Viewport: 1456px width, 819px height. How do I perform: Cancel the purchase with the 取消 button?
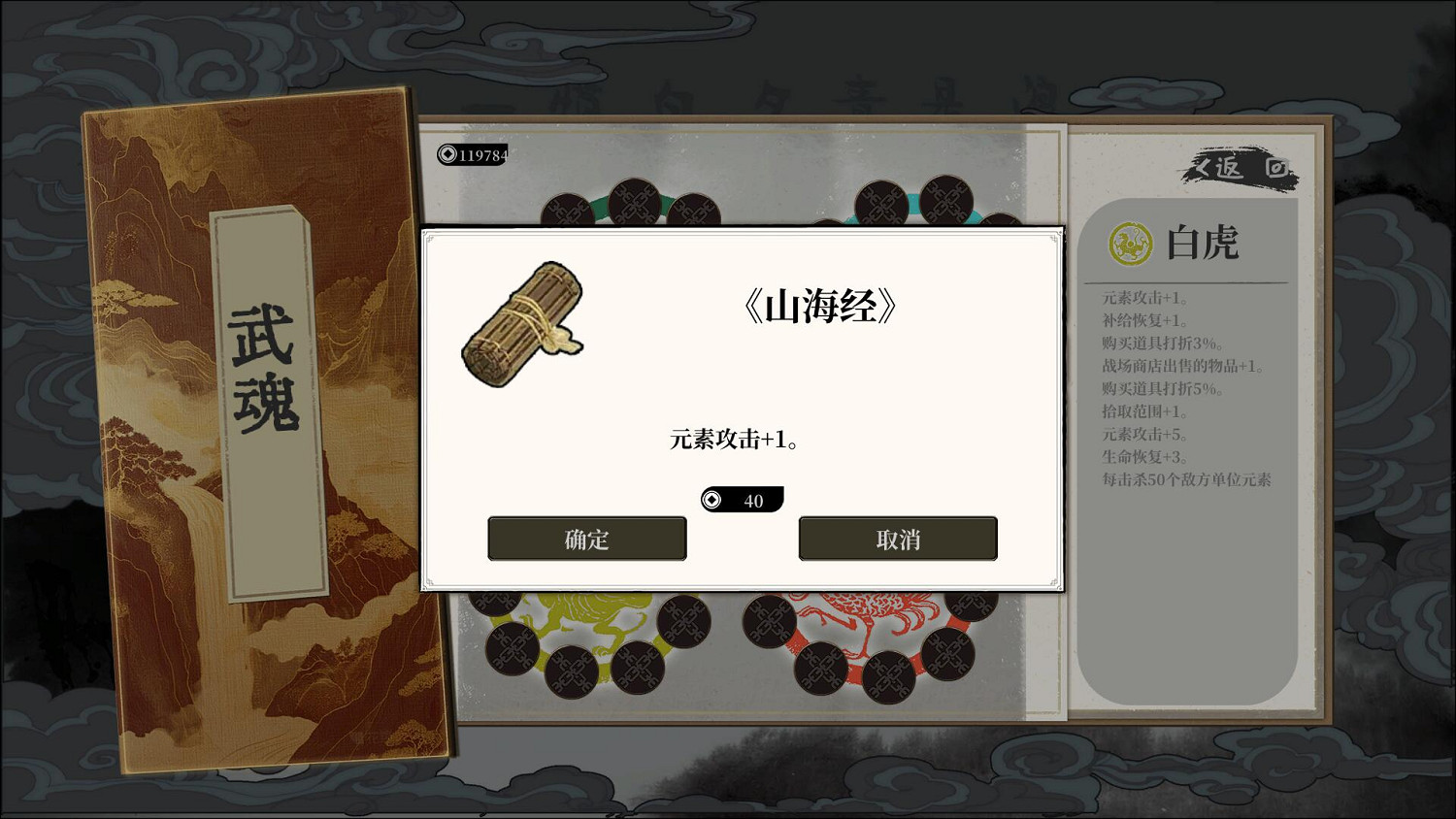click(x=897, y=539)
